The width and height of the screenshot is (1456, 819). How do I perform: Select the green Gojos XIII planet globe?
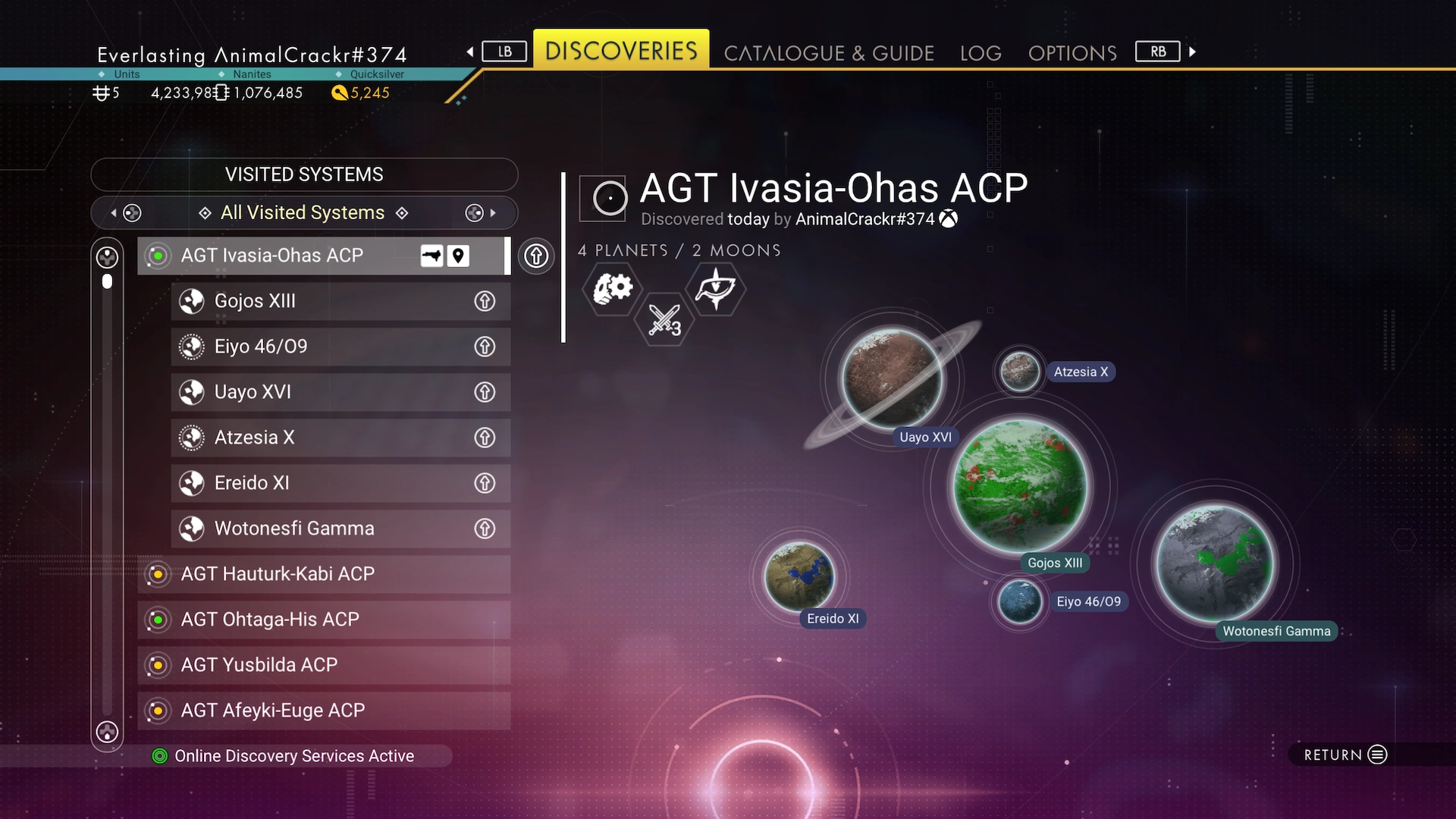click(1019, 485)
